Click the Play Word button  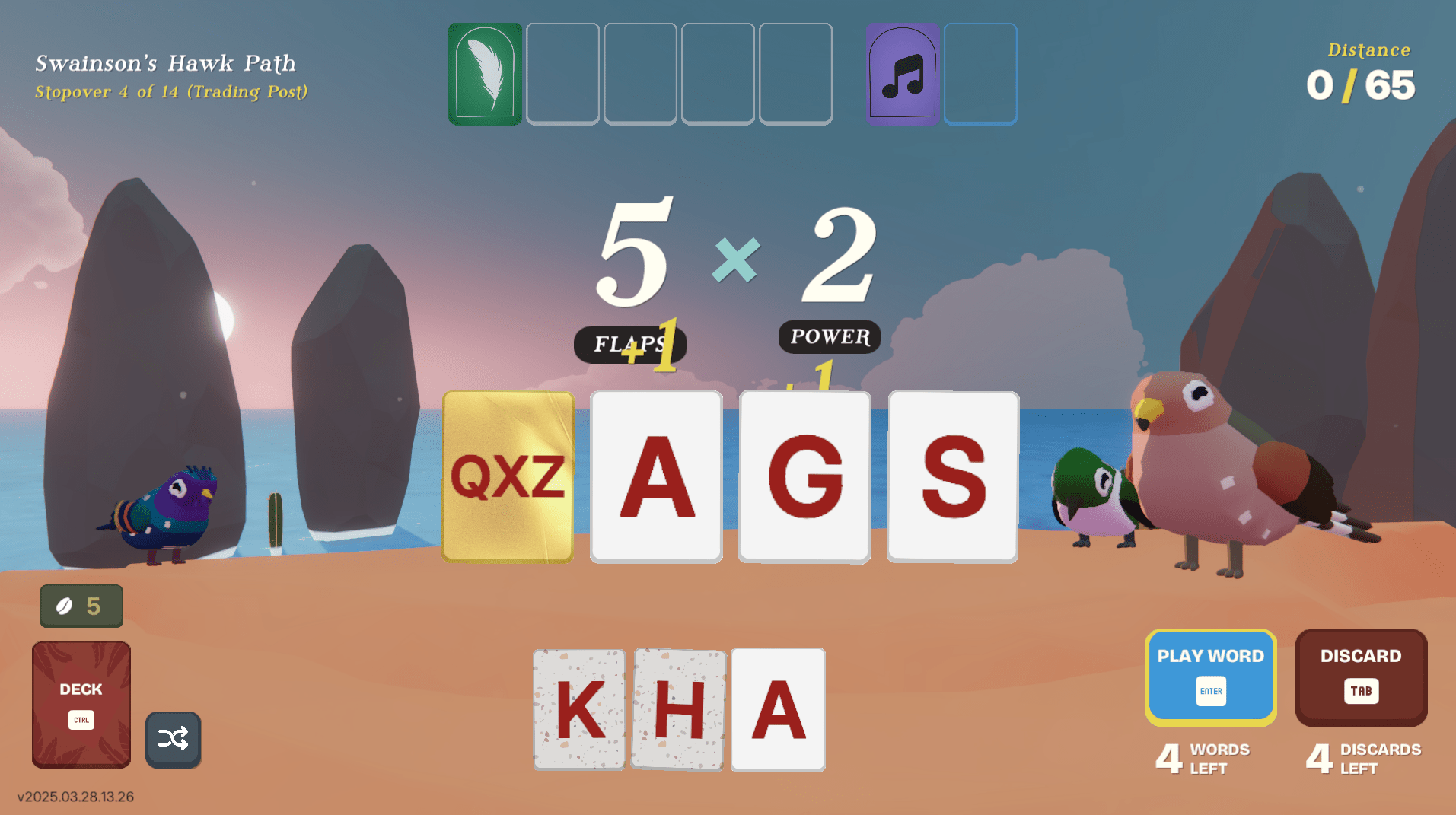pos(1210,676)
